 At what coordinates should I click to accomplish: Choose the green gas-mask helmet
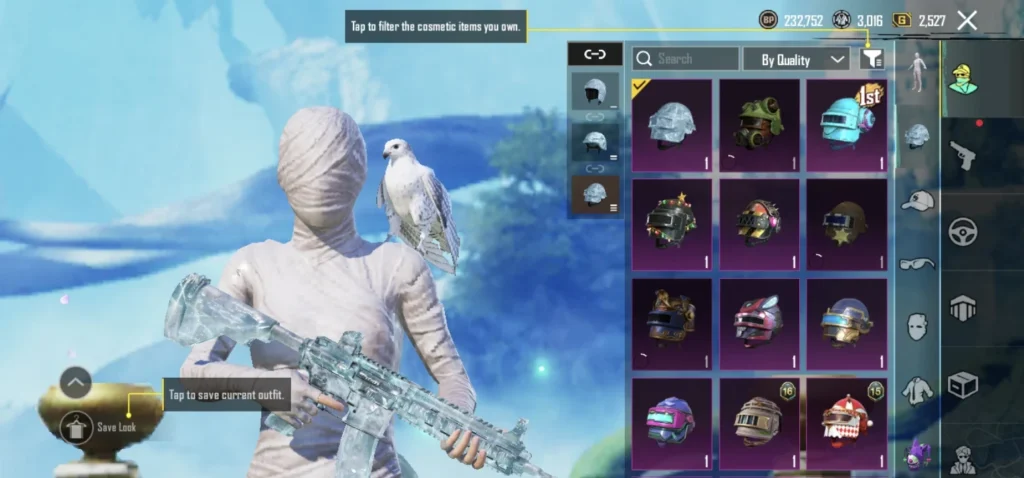pyautogui.click(x=759, y=125)
